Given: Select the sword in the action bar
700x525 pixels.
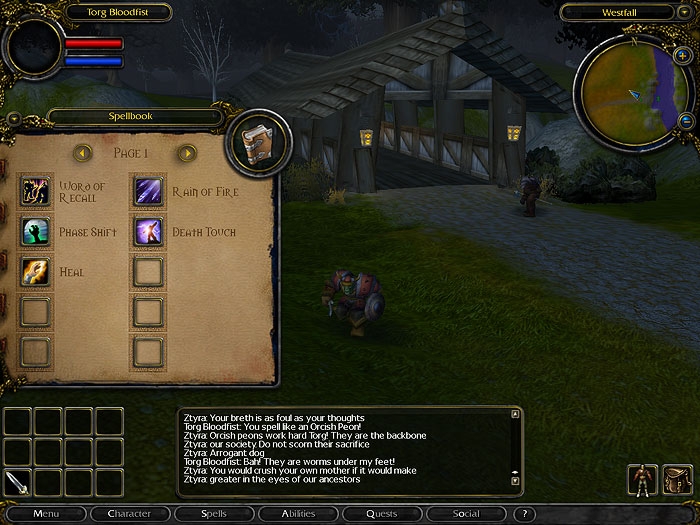Looking at the screenshot, I should pyautogui.click(x=18, y=482).
